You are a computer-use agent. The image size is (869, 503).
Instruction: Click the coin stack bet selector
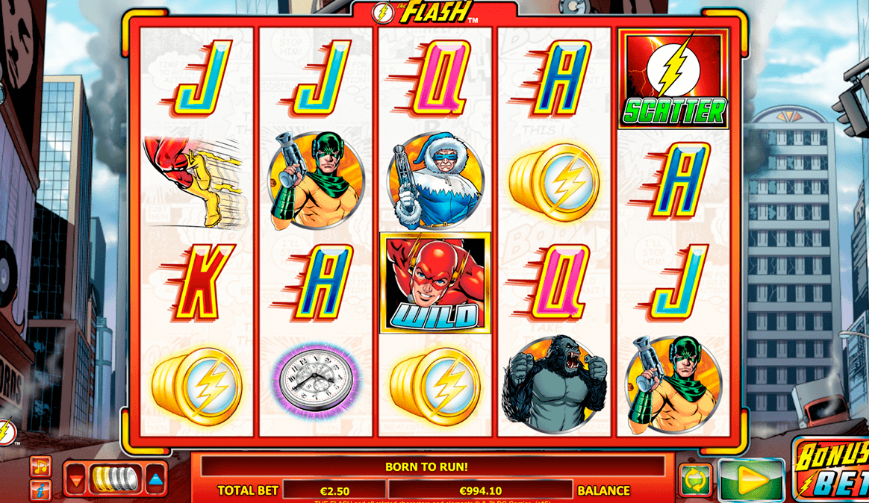(x=116, y=479)
